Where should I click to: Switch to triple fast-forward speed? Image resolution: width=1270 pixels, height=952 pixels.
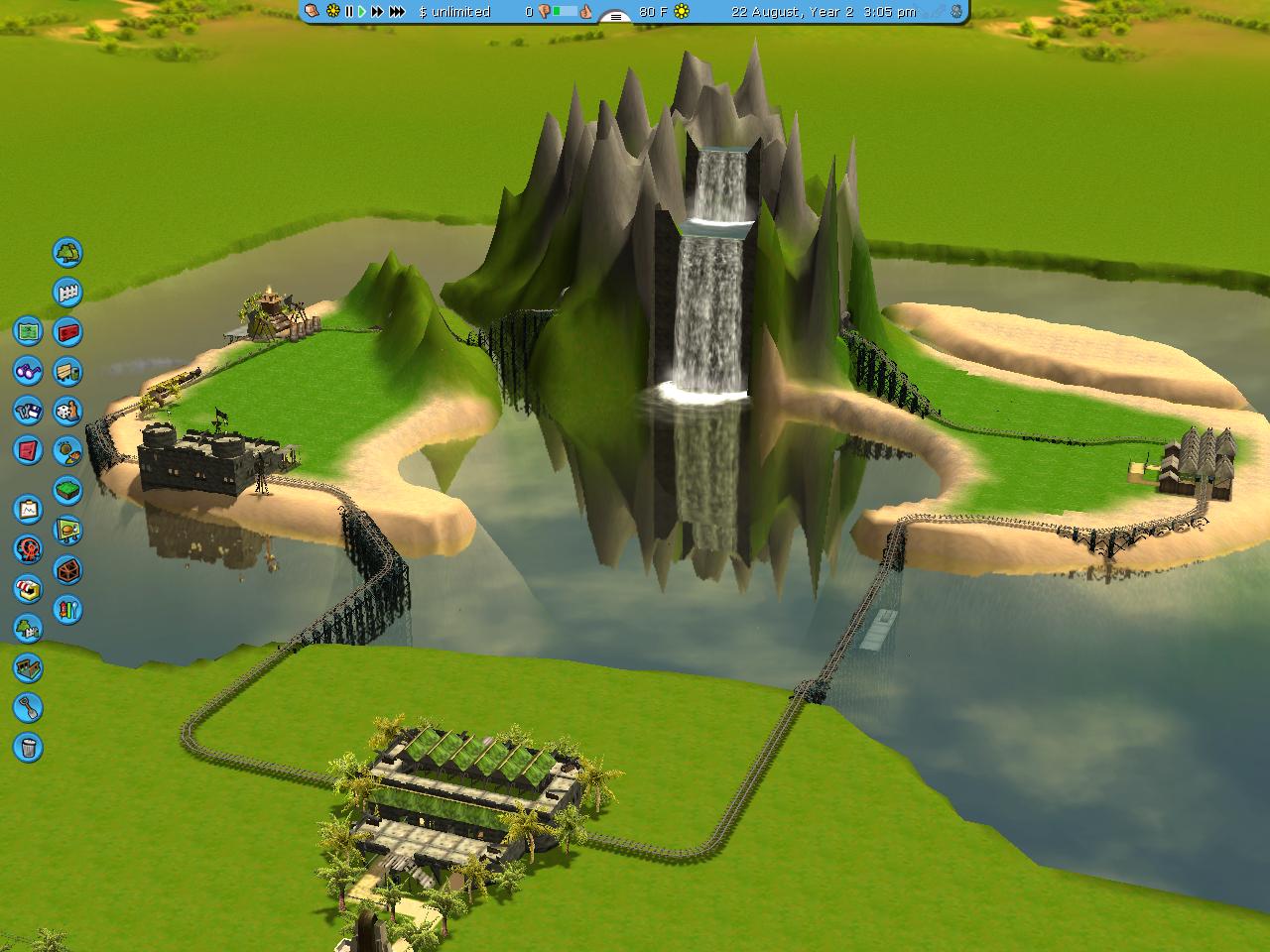[x=397, y=12]
